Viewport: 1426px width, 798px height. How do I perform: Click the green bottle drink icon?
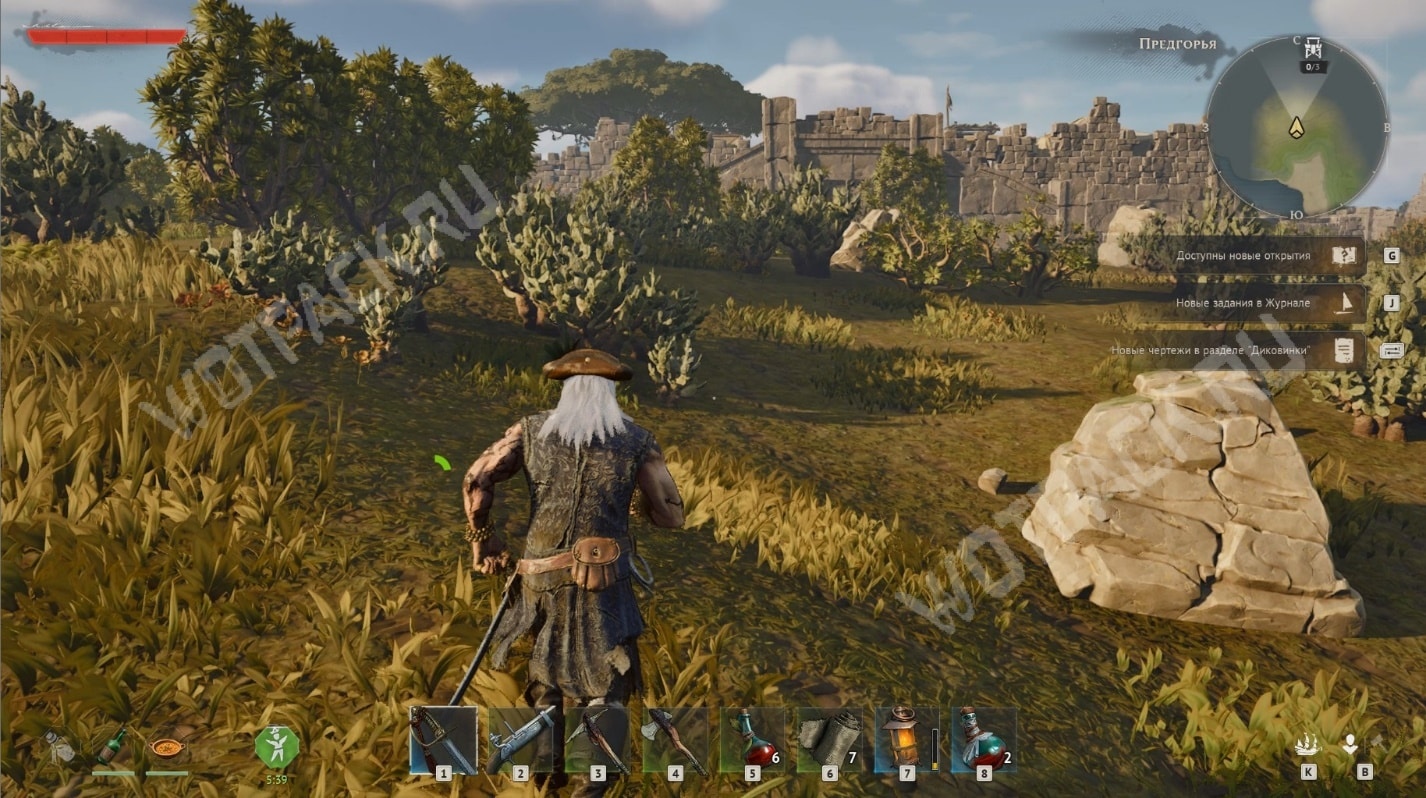(110, 746)
